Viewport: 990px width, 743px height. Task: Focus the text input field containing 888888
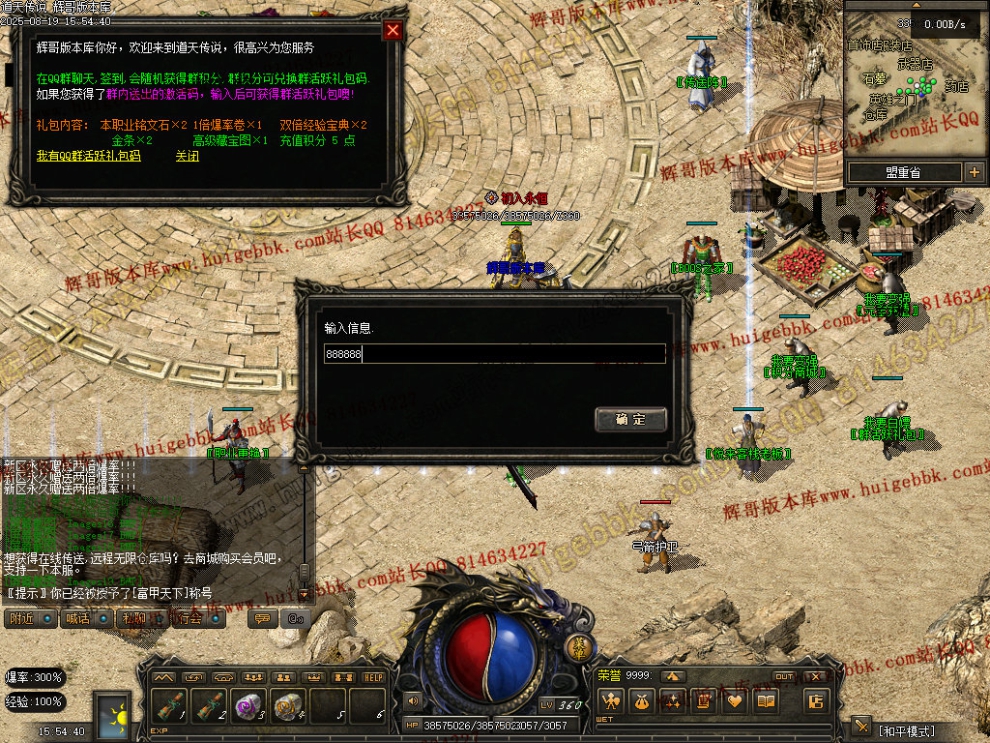click(x=494, y=354)
